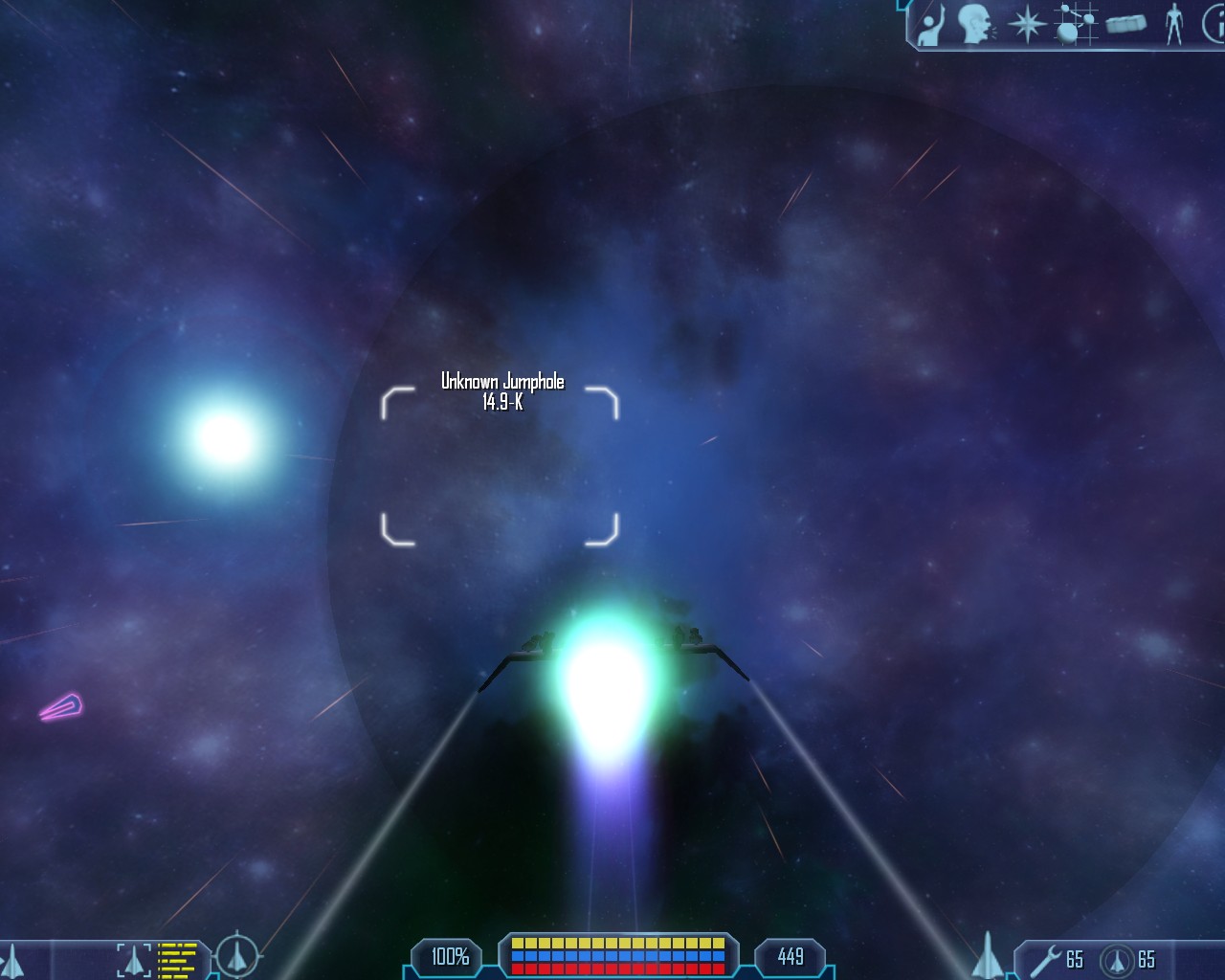This screenshot has width=1225, height=980.
Task: Click the eight-pointed star icon
Action: point(1026,24)
